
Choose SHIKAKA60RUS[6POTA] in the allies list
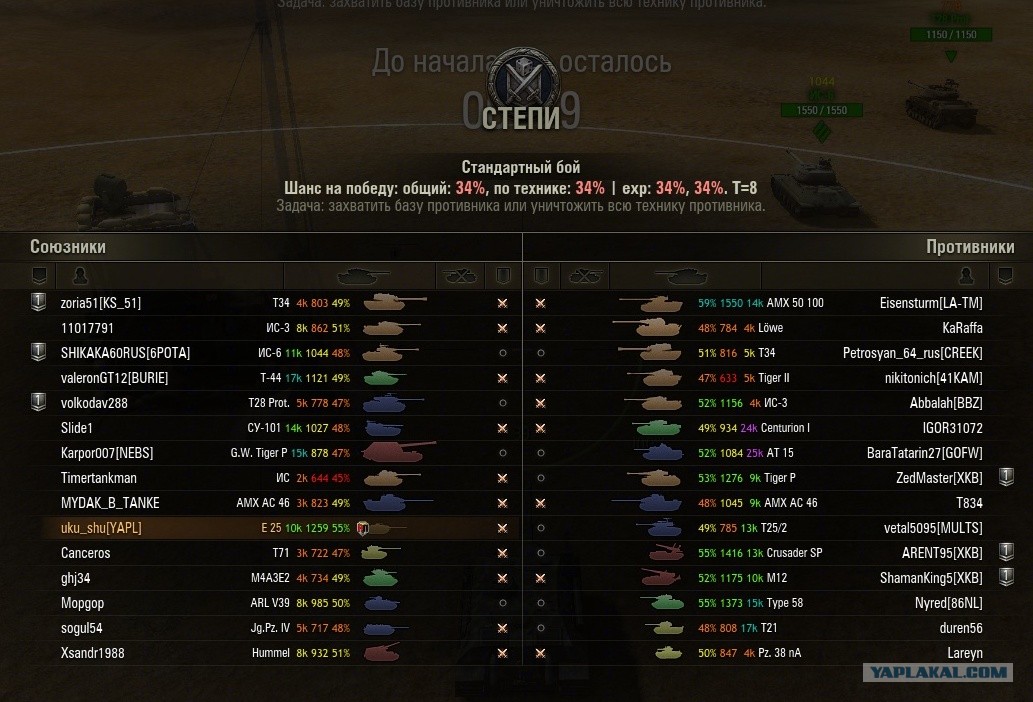click(x=125, y=353)
